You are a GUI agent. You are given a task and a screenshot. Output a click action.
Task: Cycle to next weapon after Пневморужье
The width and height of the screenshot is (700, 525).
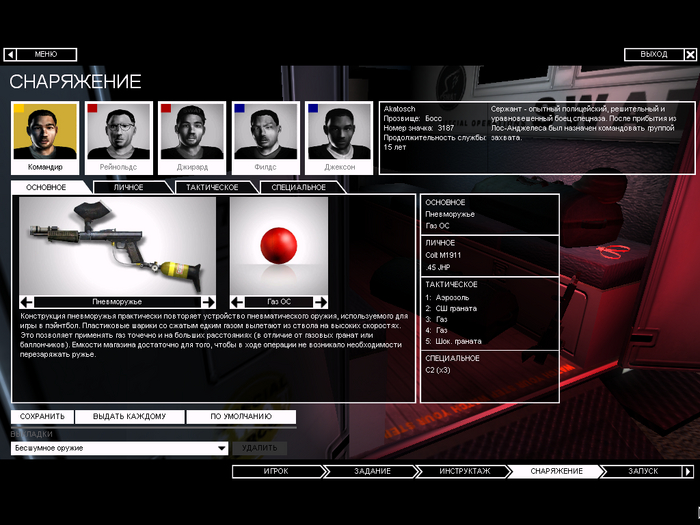(x=208, y=301)
